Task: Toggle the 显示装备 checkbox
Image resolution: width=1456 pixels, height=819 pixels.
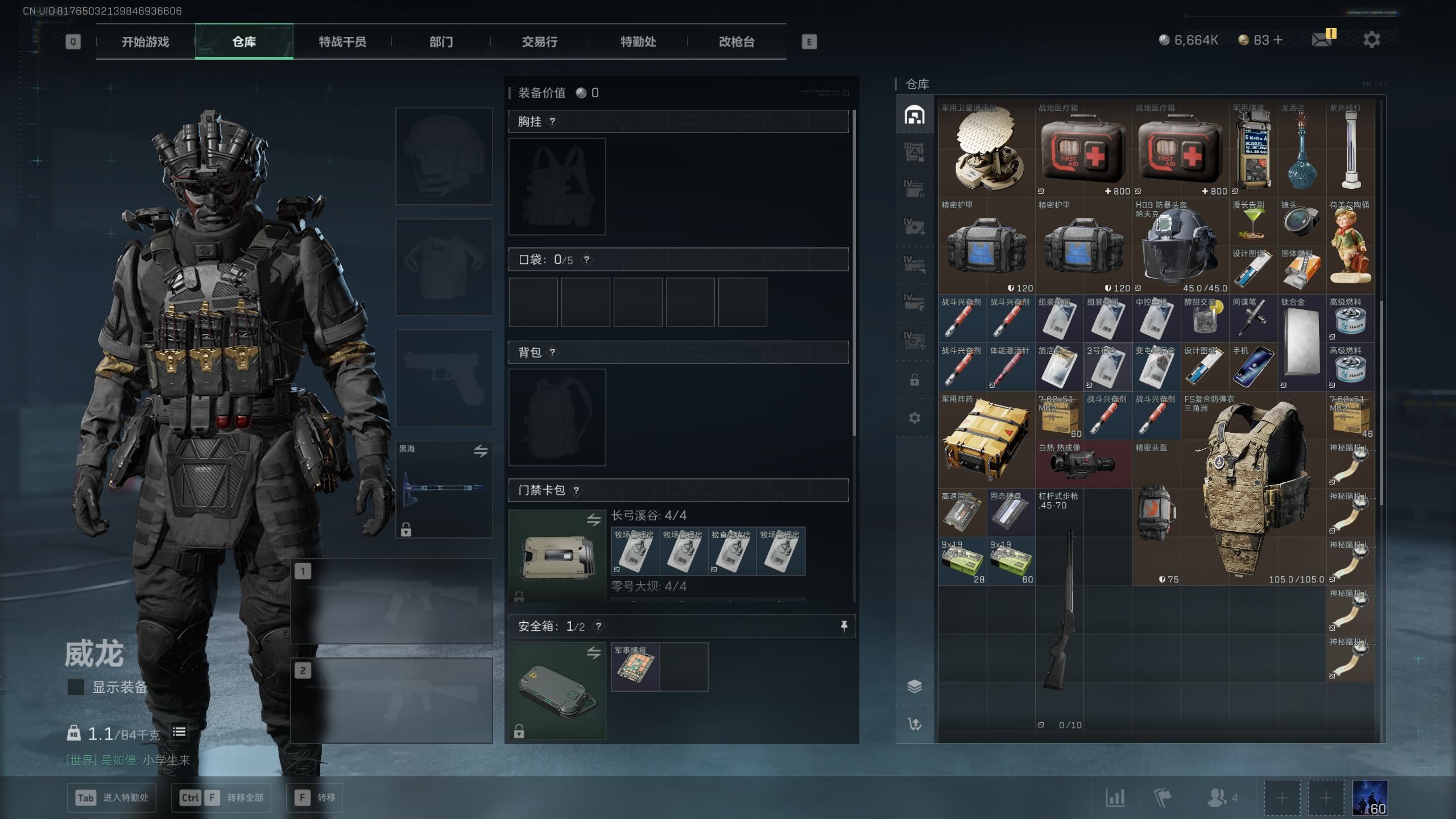Action: tap(76, 687)
